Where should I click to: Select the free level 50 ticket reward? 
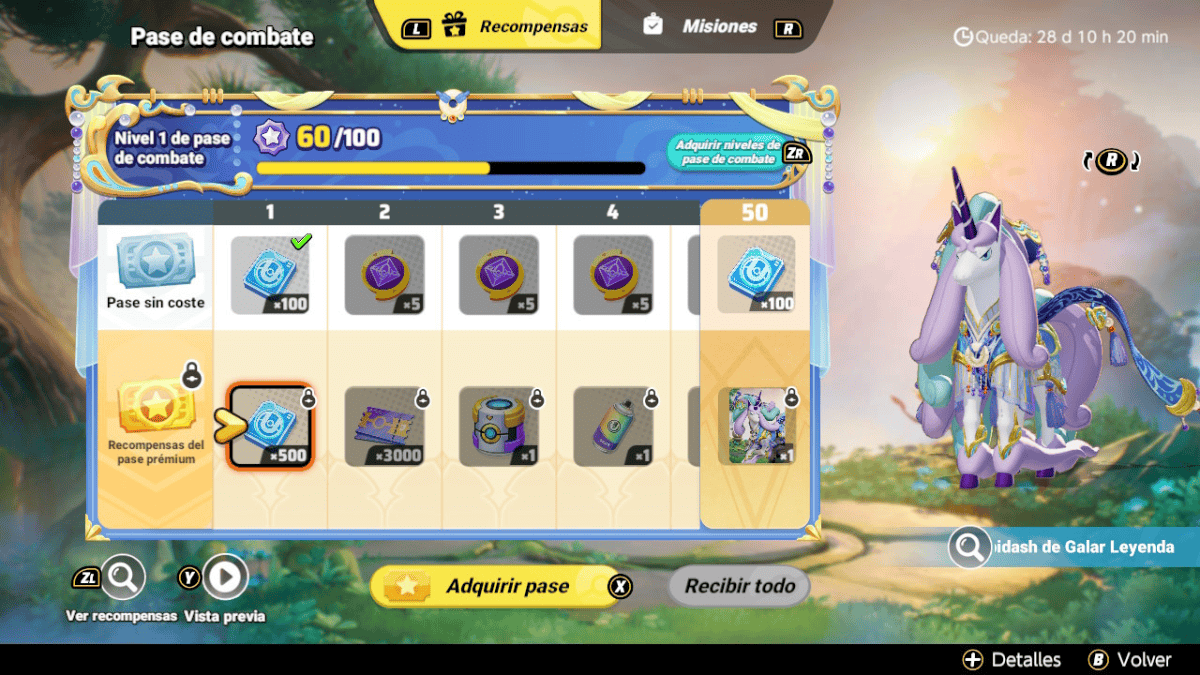pos(756,275)
